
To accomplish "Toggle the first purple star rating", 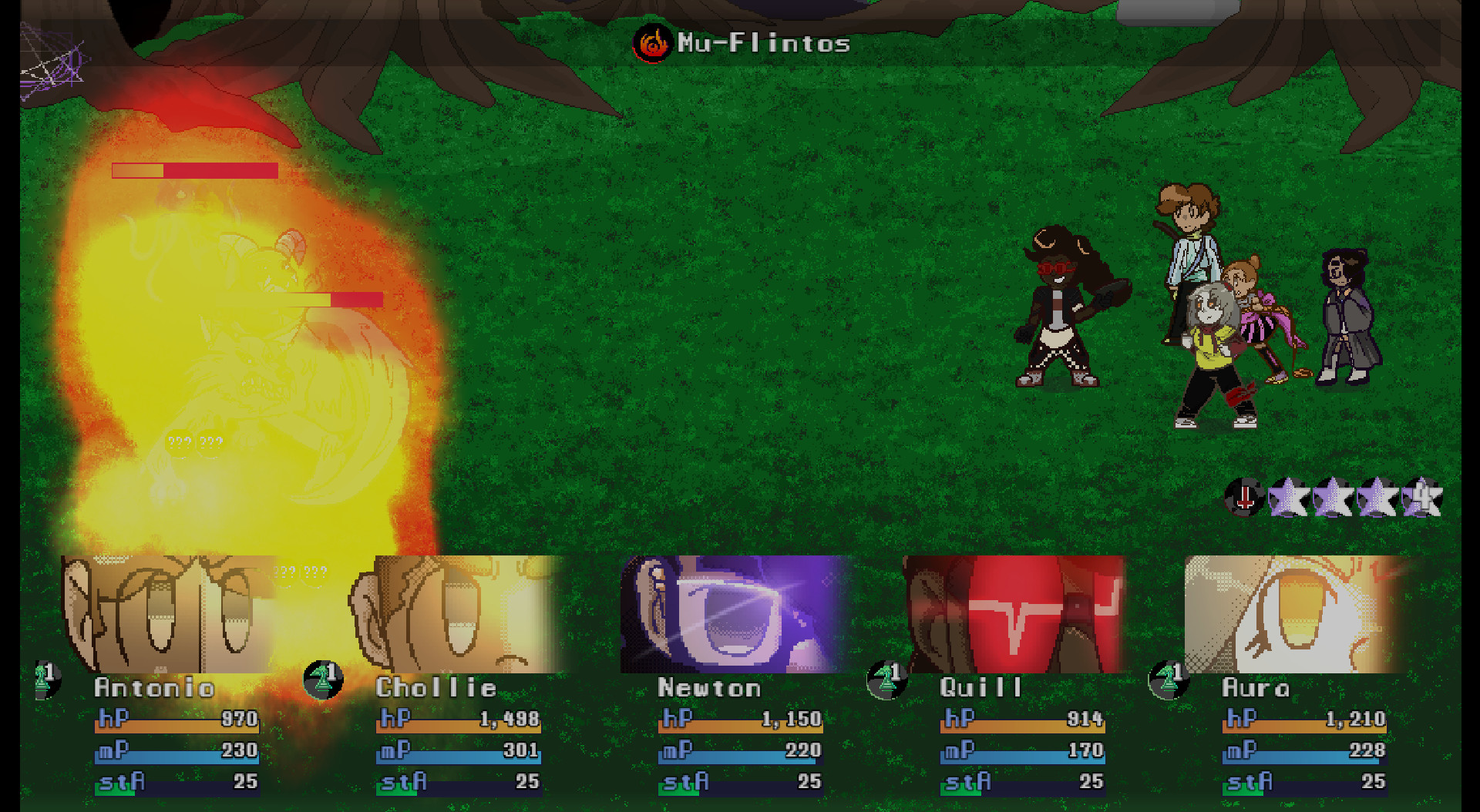I will tap(1286, 497).
